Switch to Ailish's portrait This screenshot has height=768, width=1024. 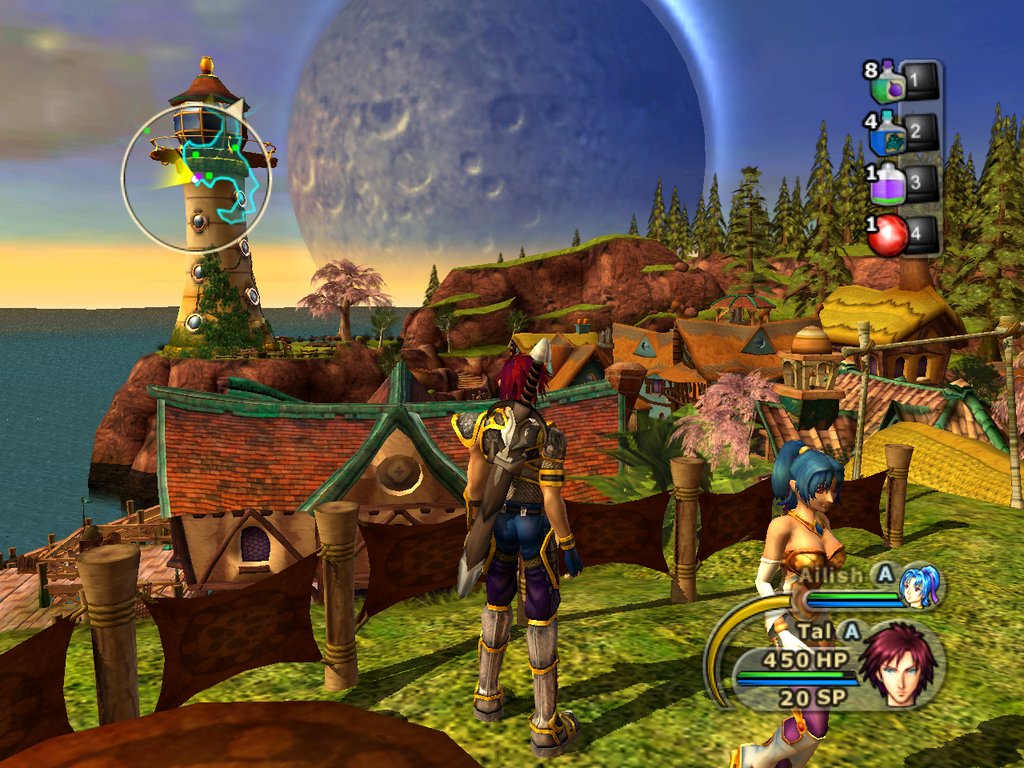pyautogui.click(x=919, y=586)
